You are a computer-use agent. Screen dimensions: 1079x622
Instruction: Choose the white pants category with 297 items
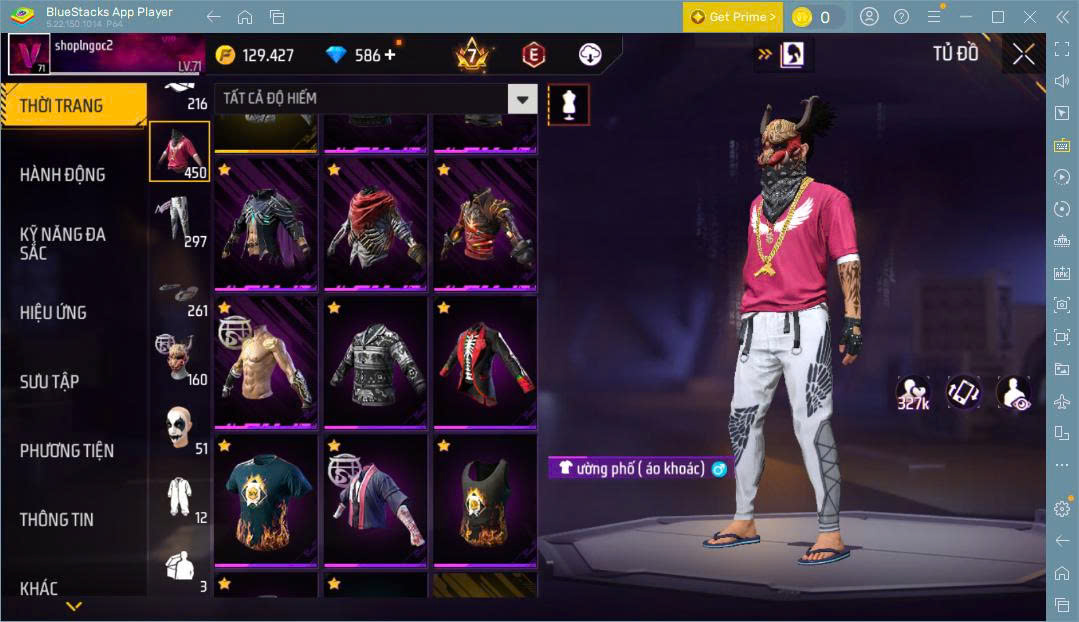(x=180, y=221)
